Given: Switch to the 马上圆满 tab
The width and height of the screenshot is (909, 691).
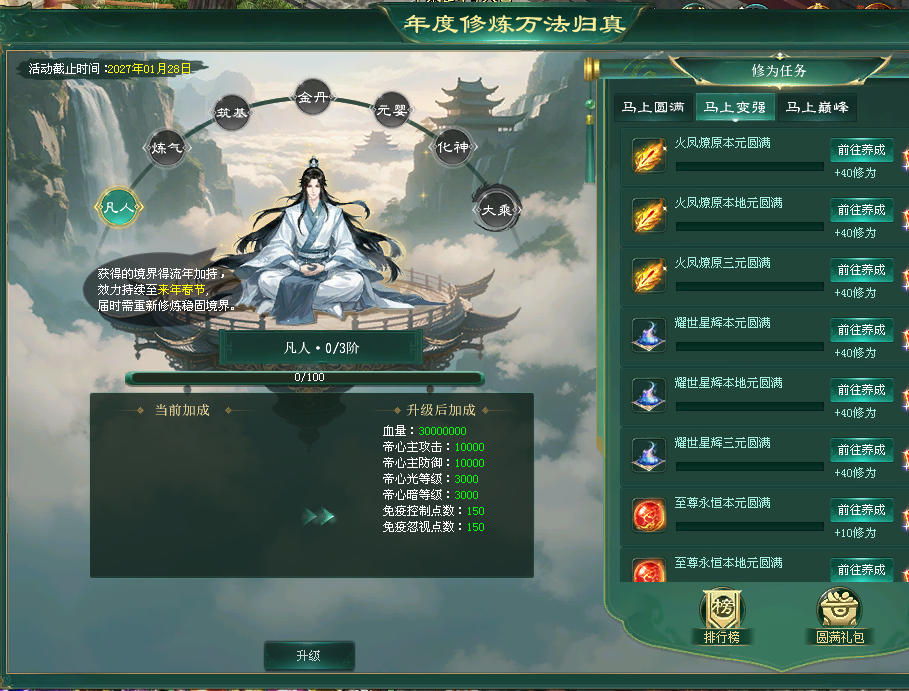Looking at the screenshot, I should (653, 107).
